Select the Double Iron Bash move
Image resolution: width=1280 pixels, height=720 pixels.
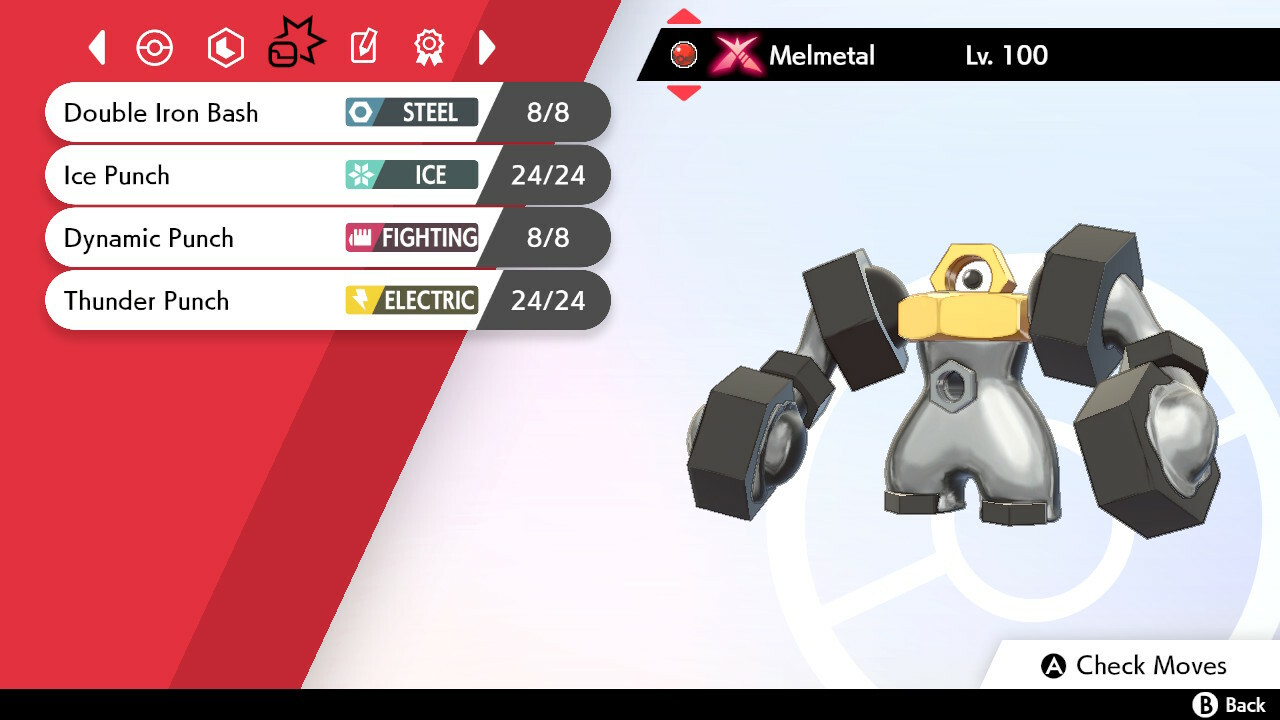tap(160, 112)
